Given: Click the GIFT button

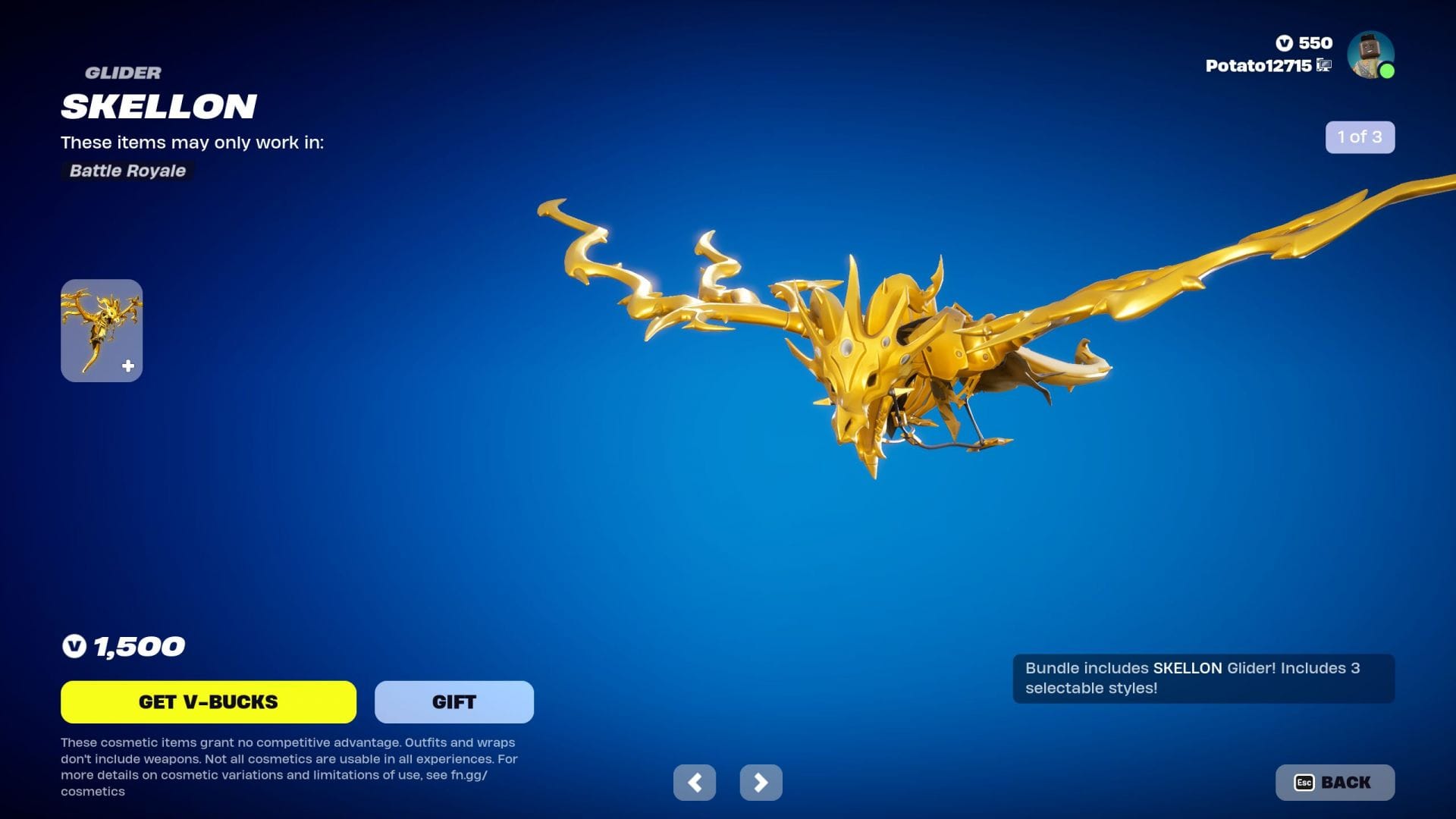Looking at the screenshot, I should coord(453,701).
